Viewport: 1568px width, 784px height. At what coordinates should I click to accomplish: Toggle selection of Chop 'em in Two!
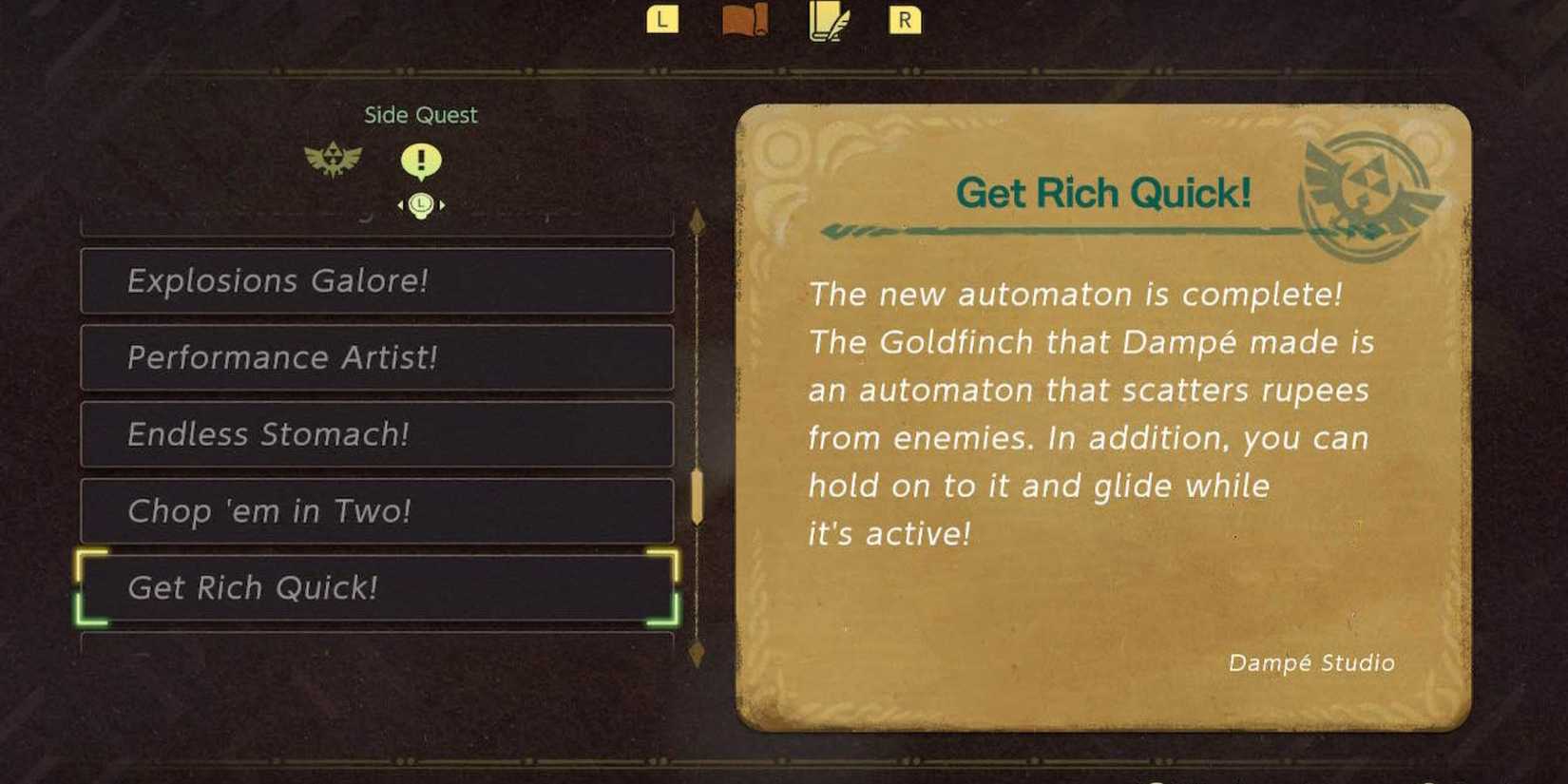click(x=376, y=511)
